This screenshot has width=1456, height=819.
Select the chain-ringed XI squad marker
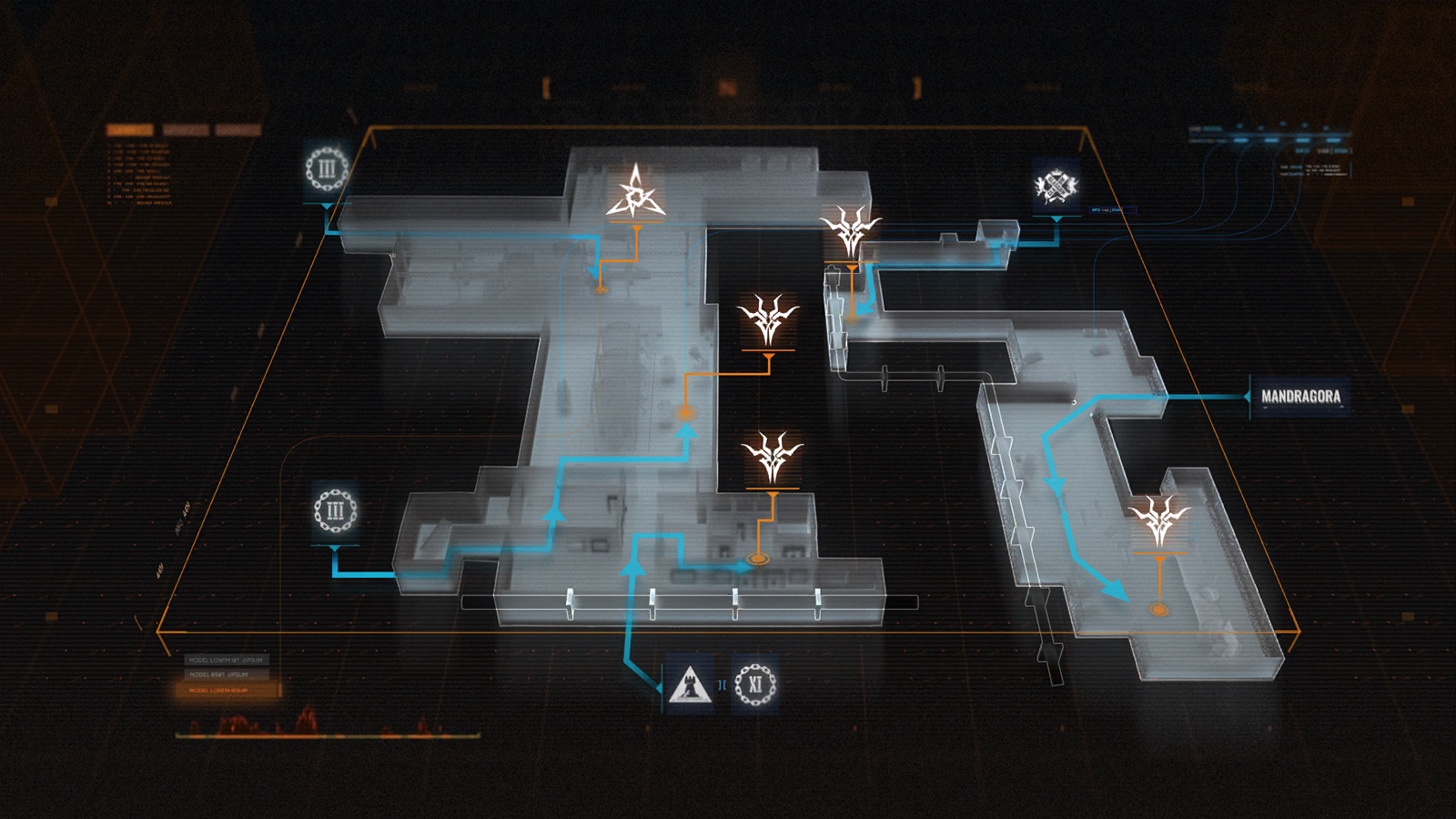point(755,683)
